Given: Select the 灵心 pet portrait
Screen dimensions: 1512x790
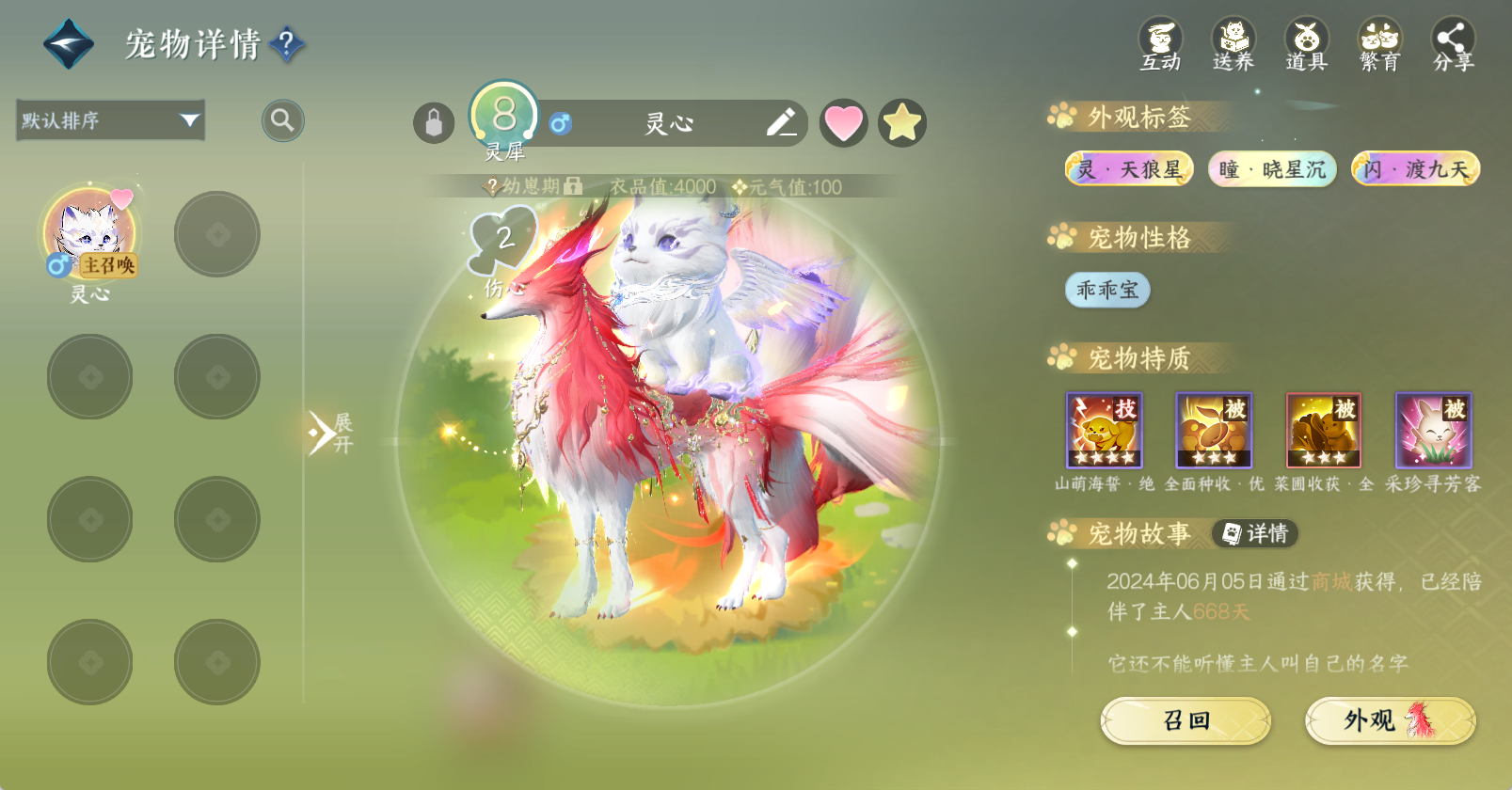Looking at the screenshot, I should click(x=90, y=234).
